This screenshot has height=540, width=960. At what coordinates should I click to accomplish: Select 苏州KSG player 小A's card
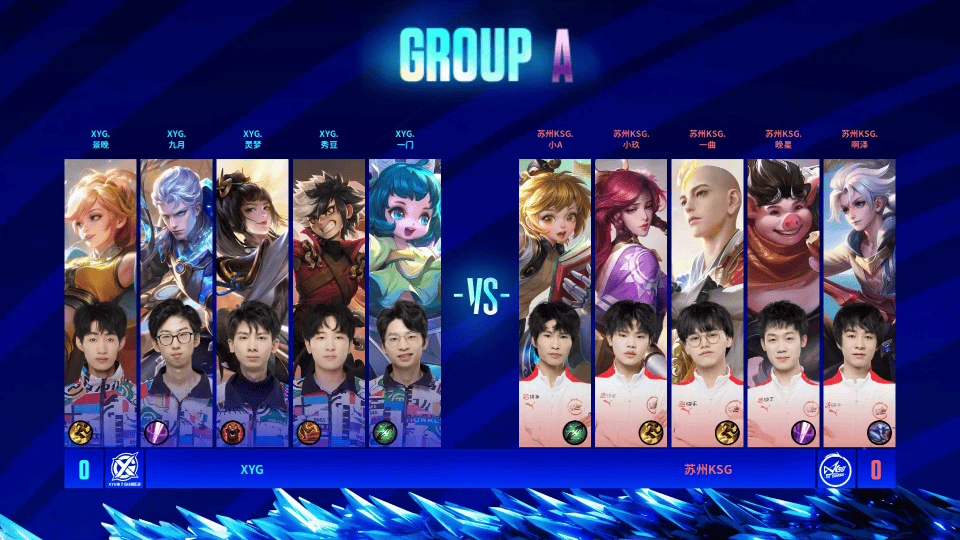[555, 300]
